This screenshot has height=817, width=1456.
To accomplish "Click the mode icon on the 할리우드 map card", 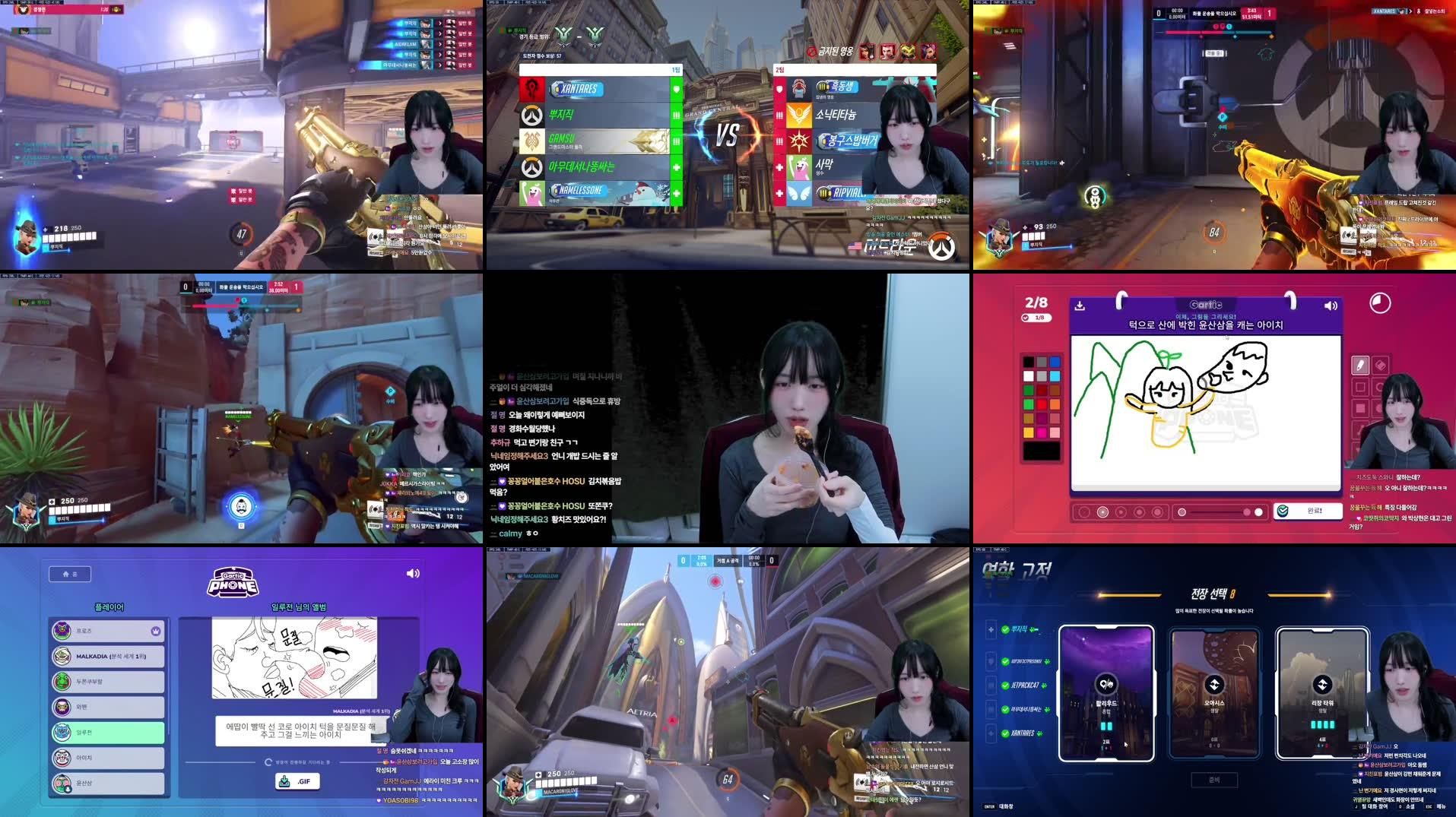I will point(1105,684).
